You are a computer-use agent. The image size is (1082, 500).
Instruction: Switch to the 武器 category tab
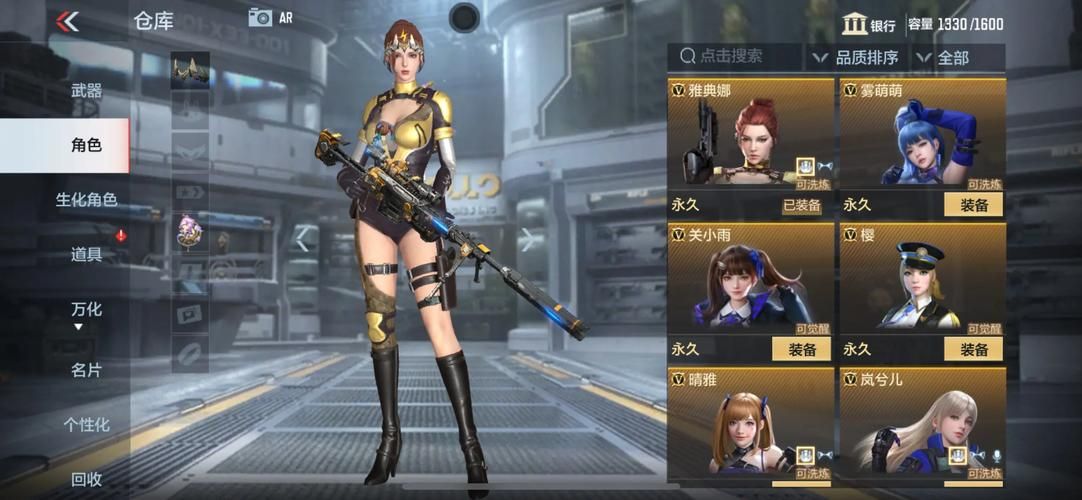(x=86, y=90)
